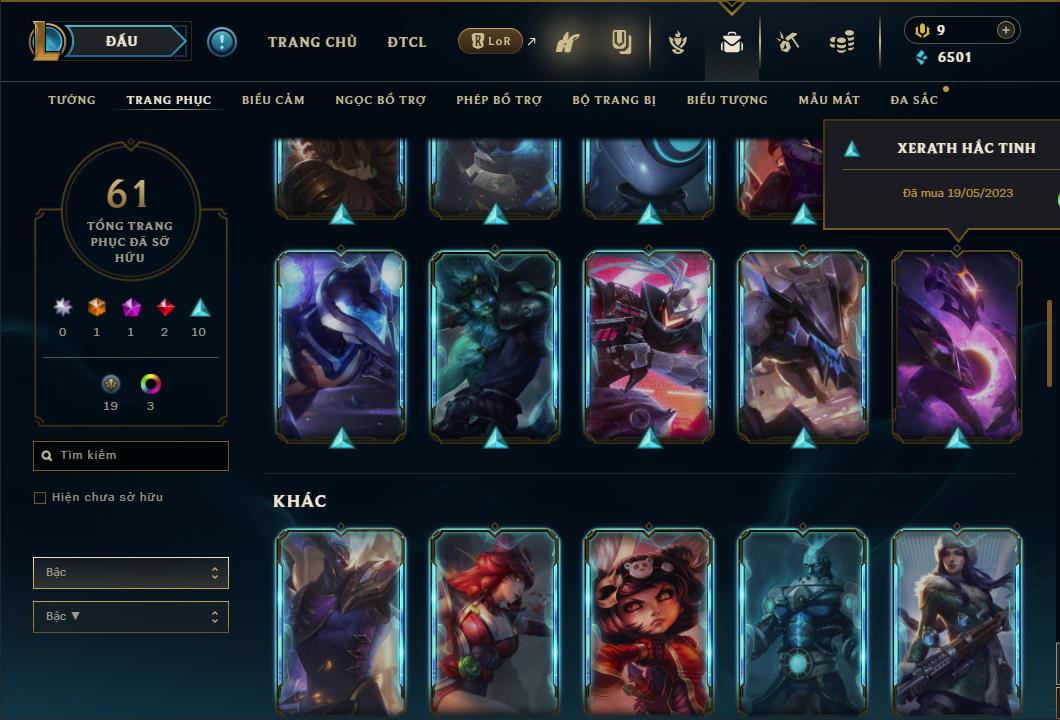Add currency with the plus button
The height and width of the screenshot is (720, 1060).
1005,30
